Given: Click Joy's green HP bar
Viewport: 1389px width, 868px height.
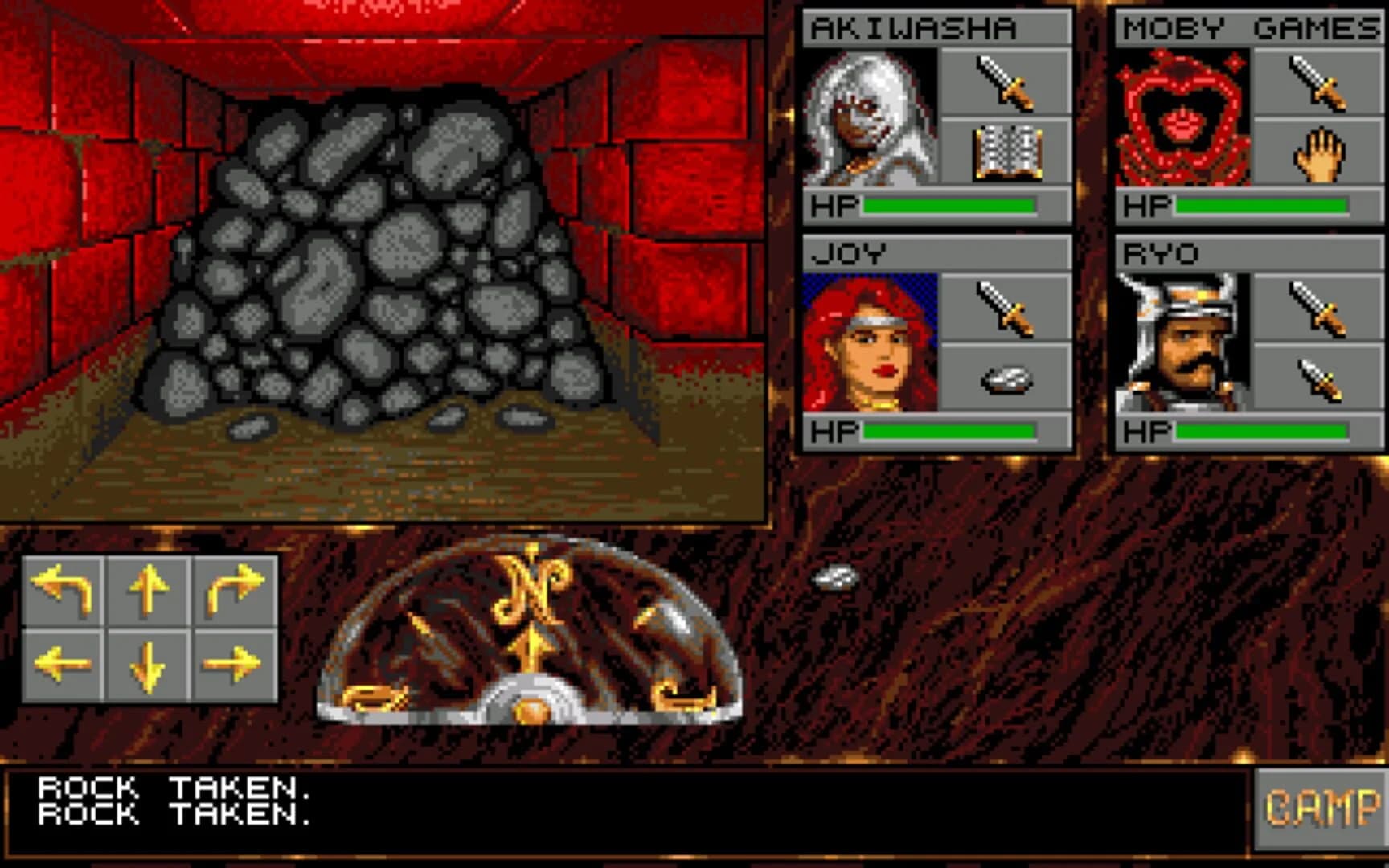Looking at the screenshot, I should 949,430.
